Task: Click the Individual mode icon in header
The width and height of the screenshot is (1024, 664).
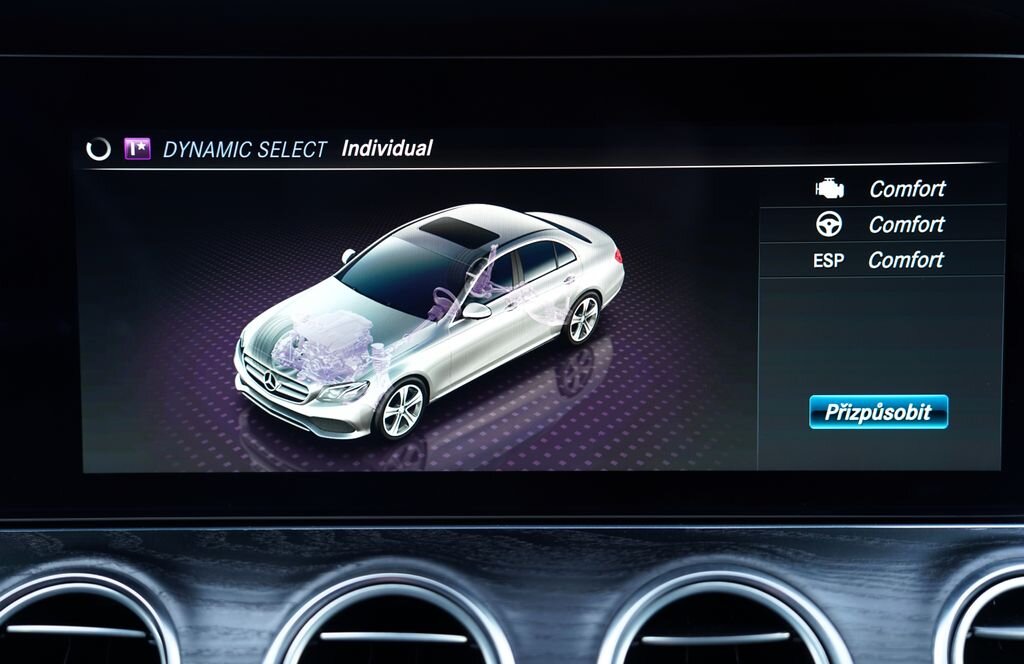Action: click(x=137, y=149)
